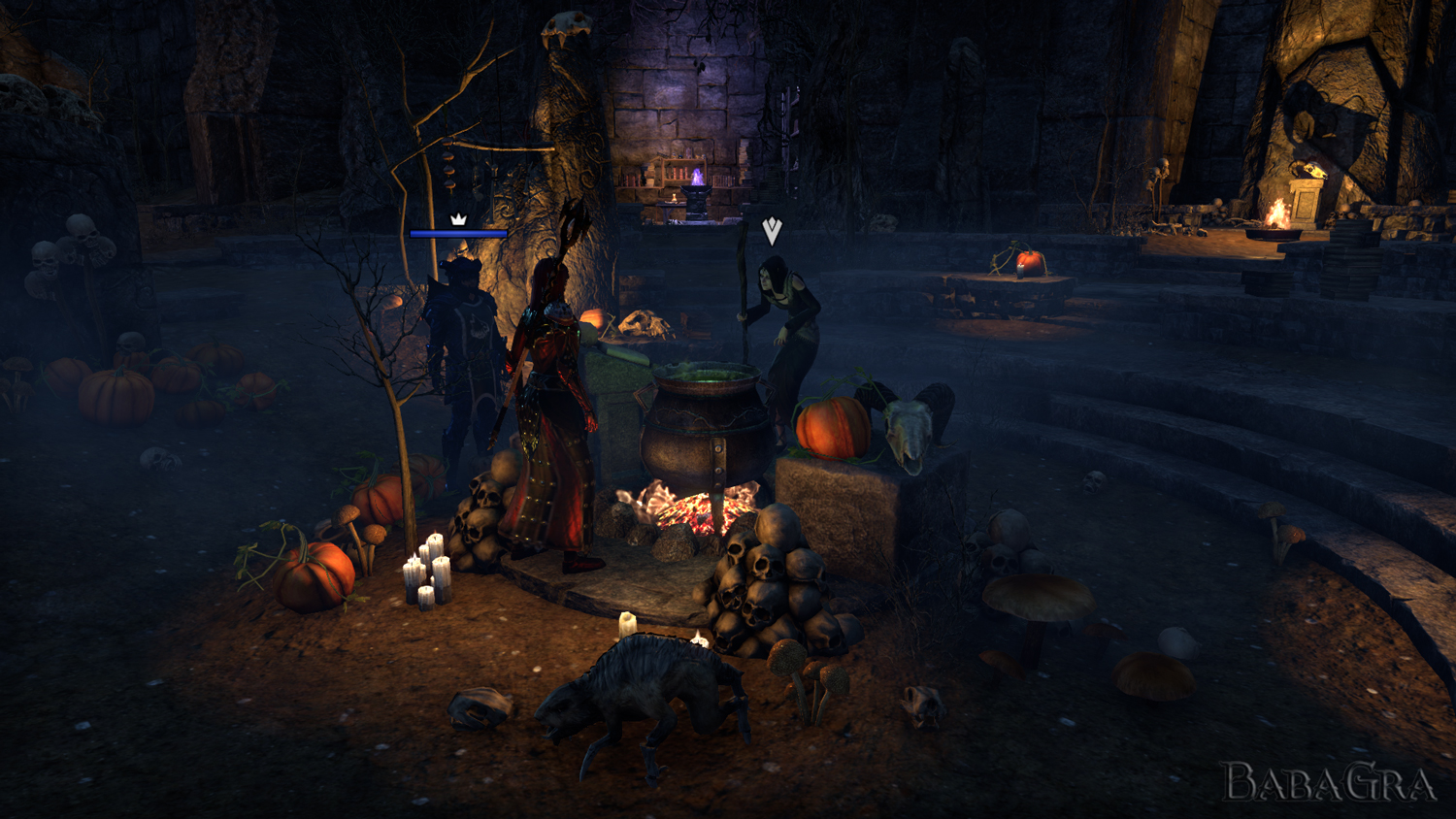Select the crown icon above the blue bar
1456x819 pixels.
coord(458,219)
